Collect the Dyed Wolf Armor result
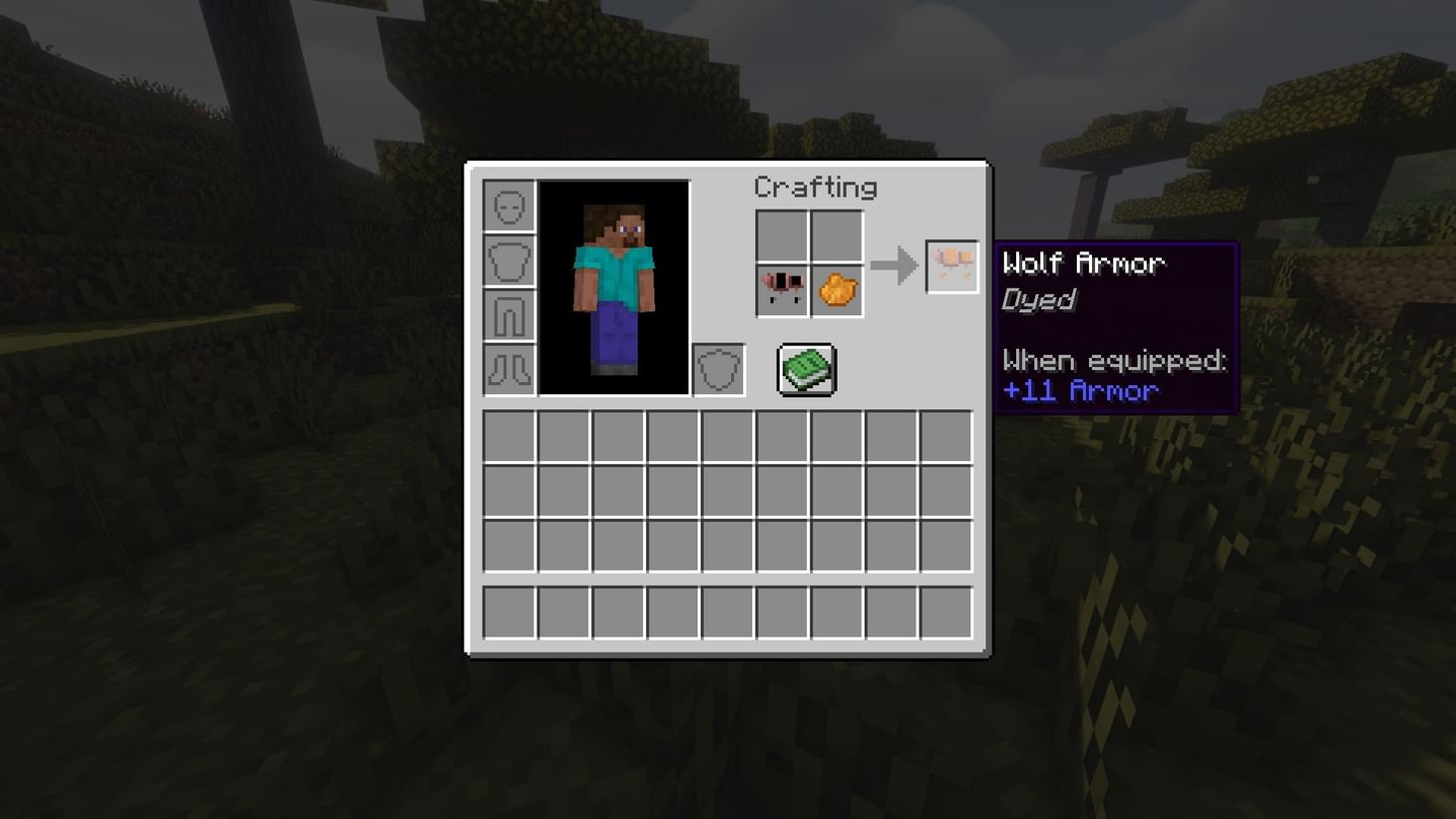Screen dimensions: 1456x819 coord(950,264)
